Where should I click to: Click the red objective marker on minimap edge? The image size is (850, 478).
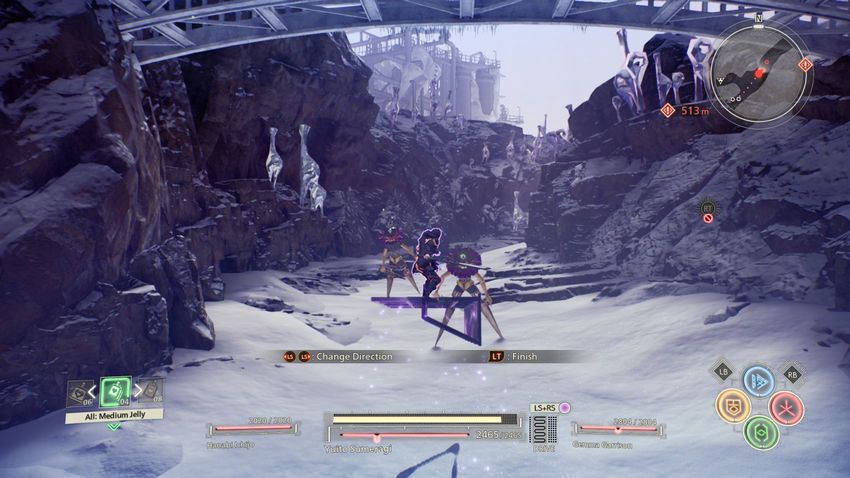point(806,65)
